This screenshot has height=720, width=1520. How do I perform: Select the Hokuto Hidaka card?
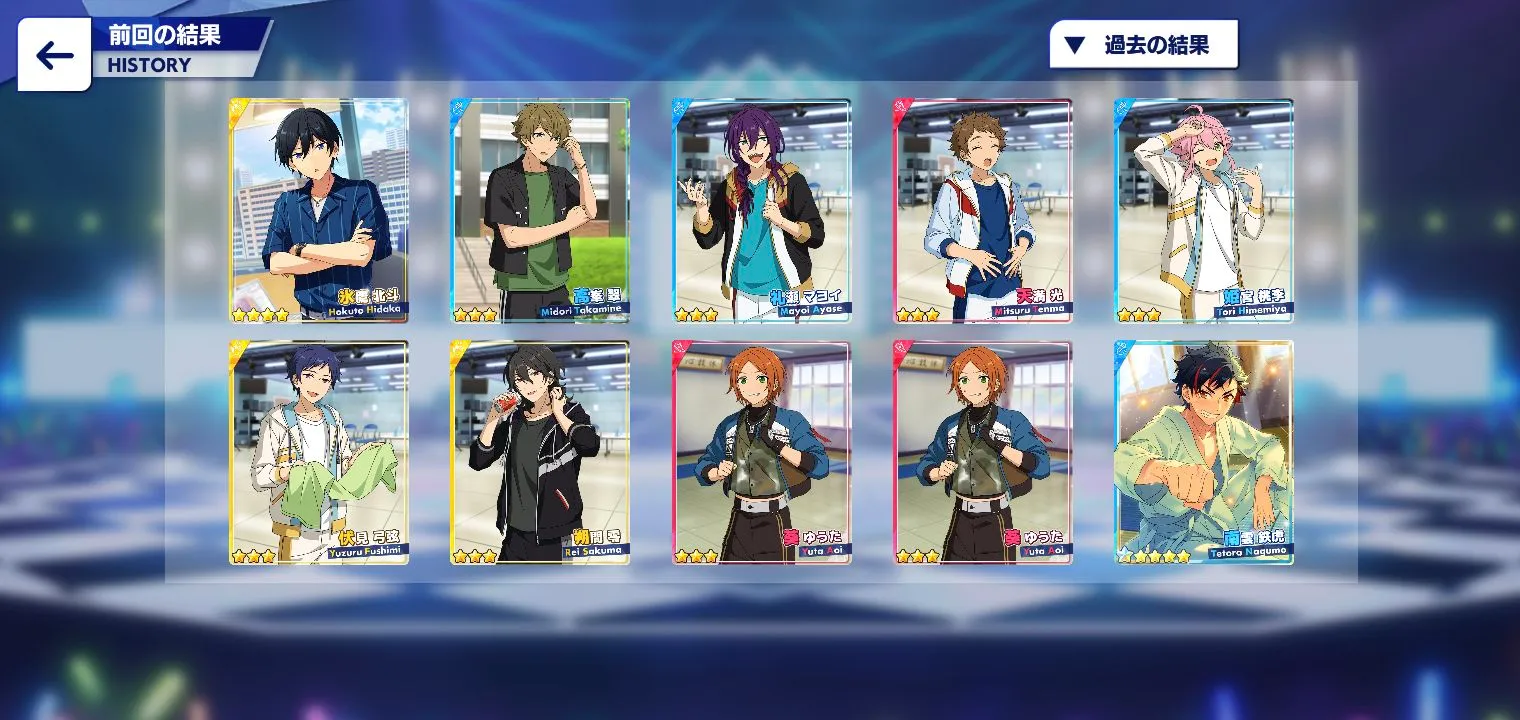pos(319,210)
